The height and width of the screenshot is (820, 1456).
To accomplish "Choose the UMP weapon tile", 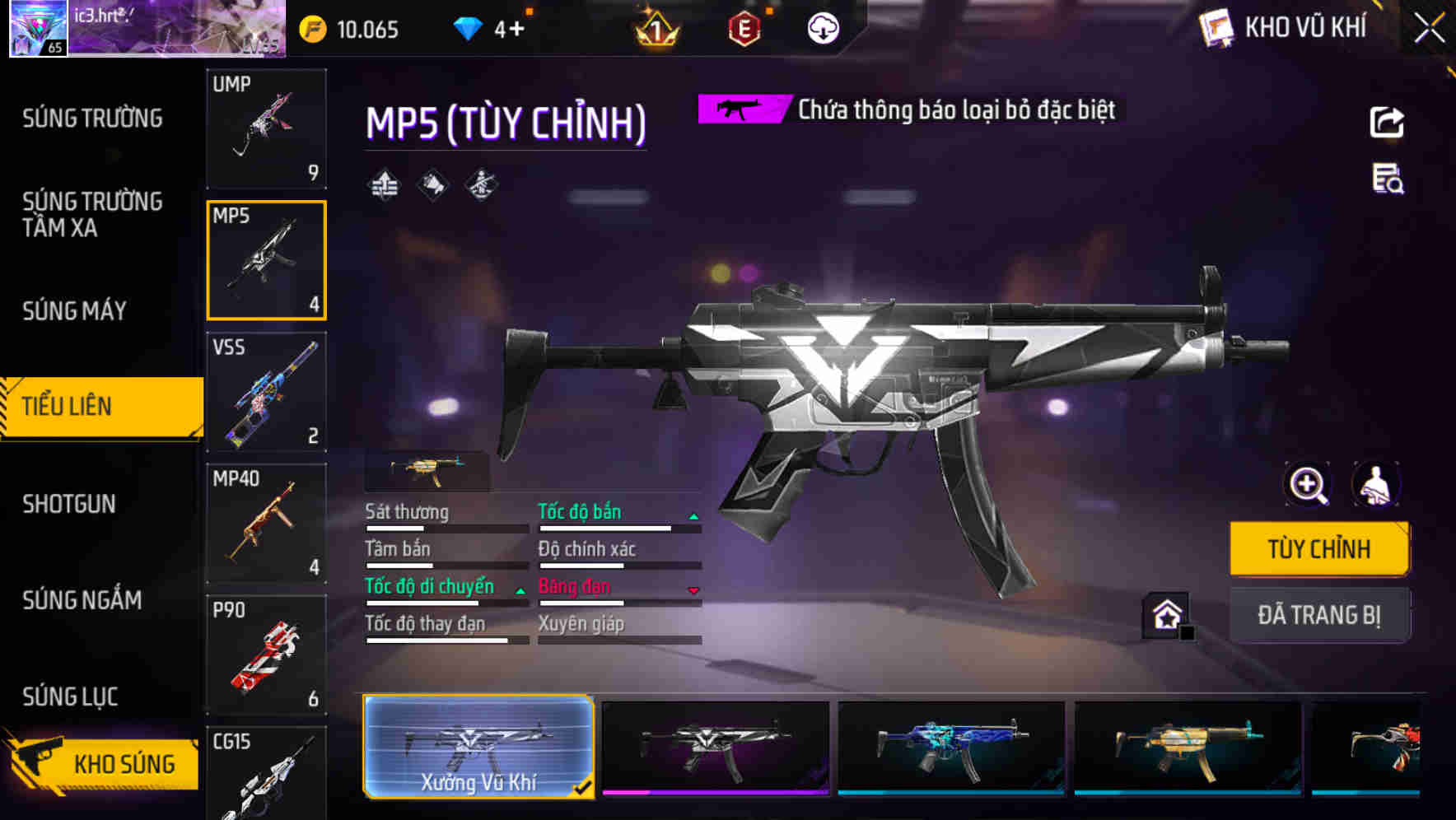I will coord(266,128).
